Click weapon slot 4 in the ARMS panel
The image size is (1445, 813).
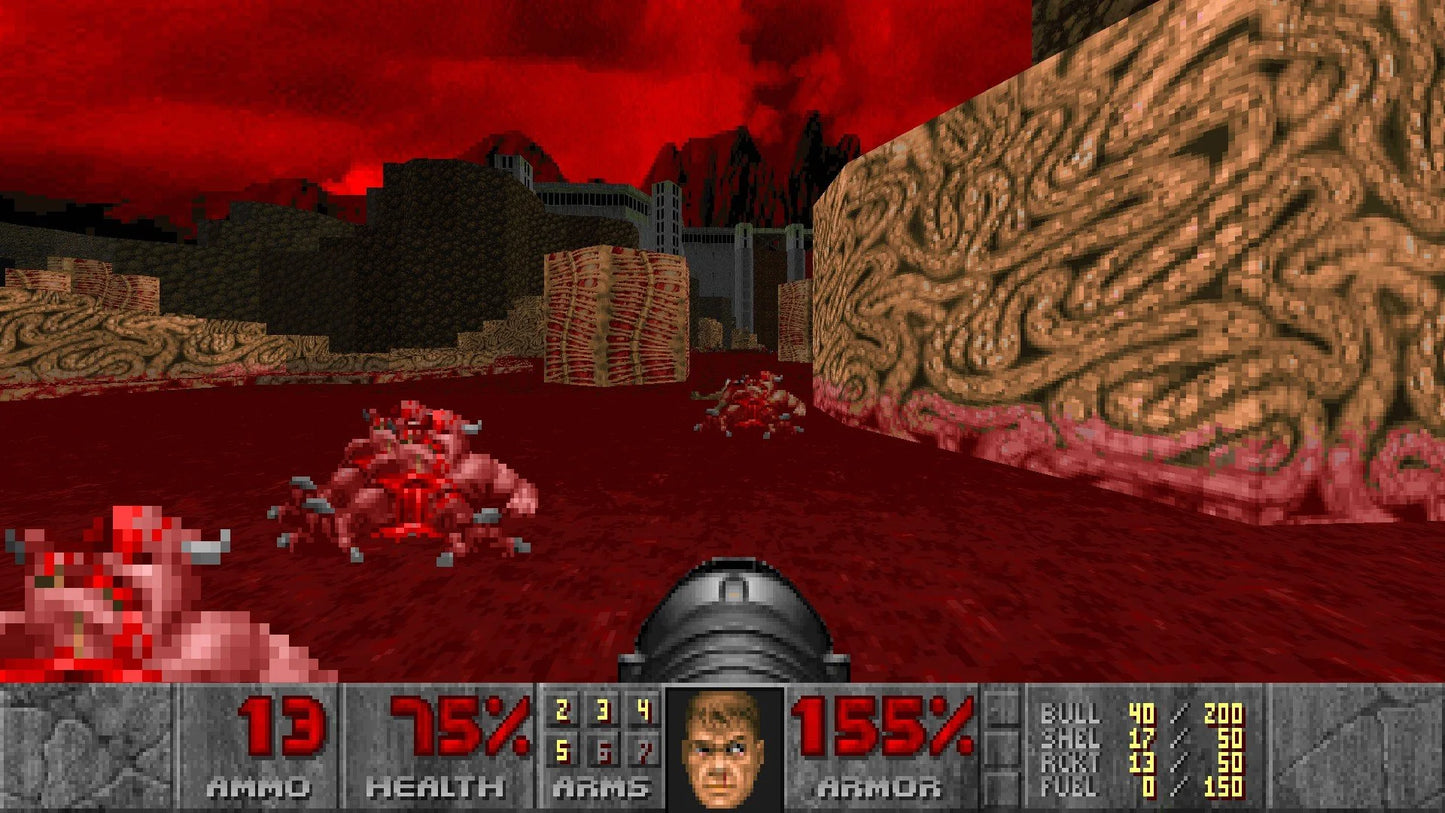[x=642, y=712]
